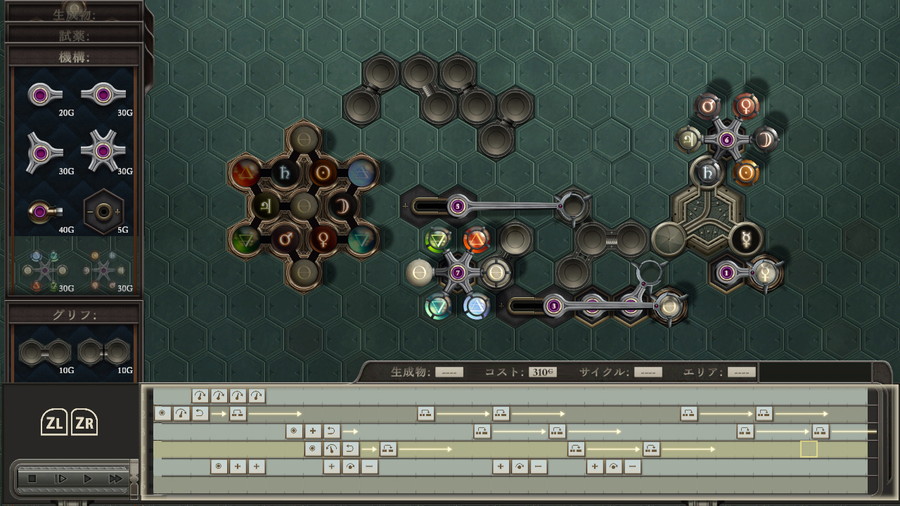Step the simulation forward one cycle

pyautogui.click(x=60, y=479)
